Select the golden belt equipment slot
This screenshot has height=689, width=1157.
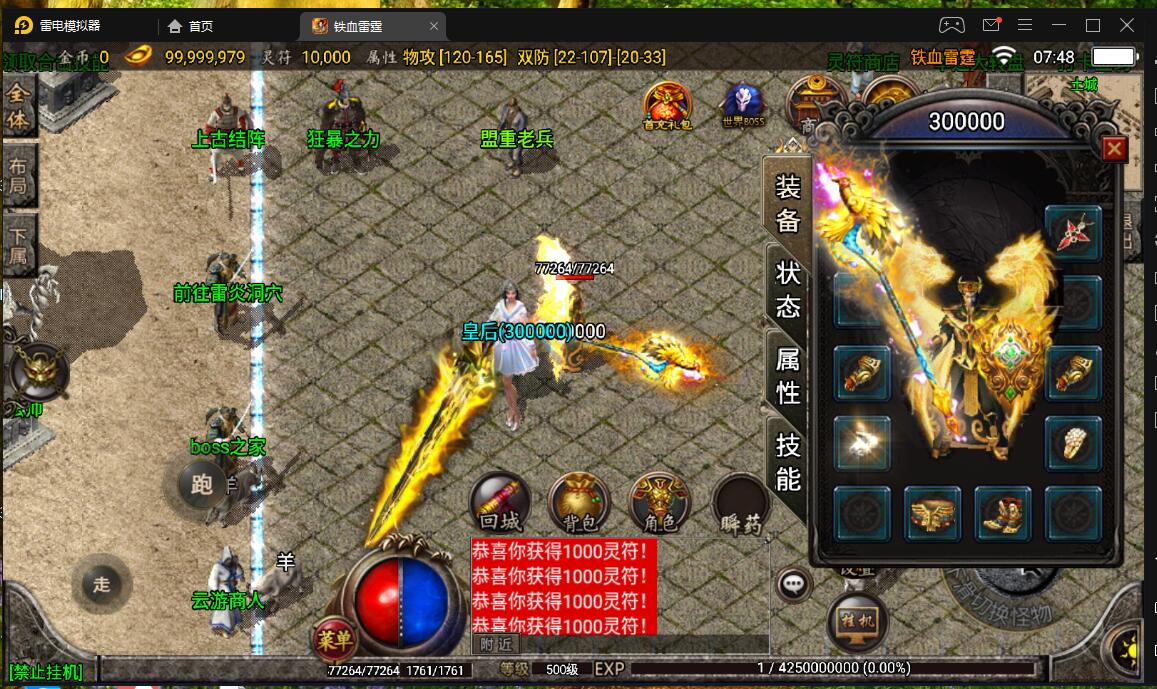pyautogui.click(x=932, y=514)
